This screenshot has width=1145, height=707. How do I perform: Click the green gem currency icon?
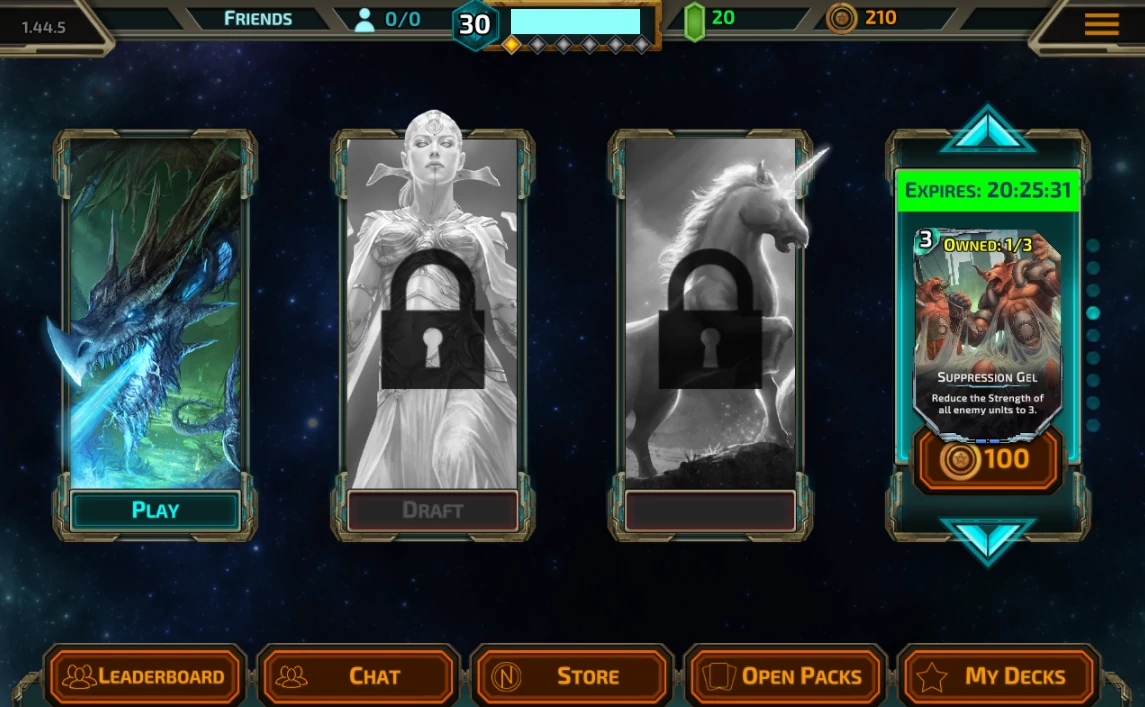694,21
